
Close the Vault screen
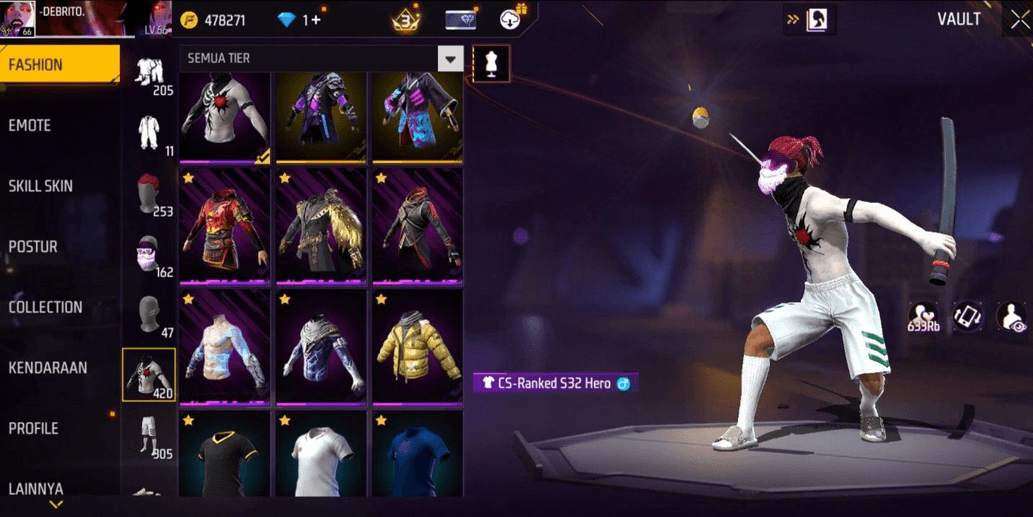click(x=1019, y=20)
